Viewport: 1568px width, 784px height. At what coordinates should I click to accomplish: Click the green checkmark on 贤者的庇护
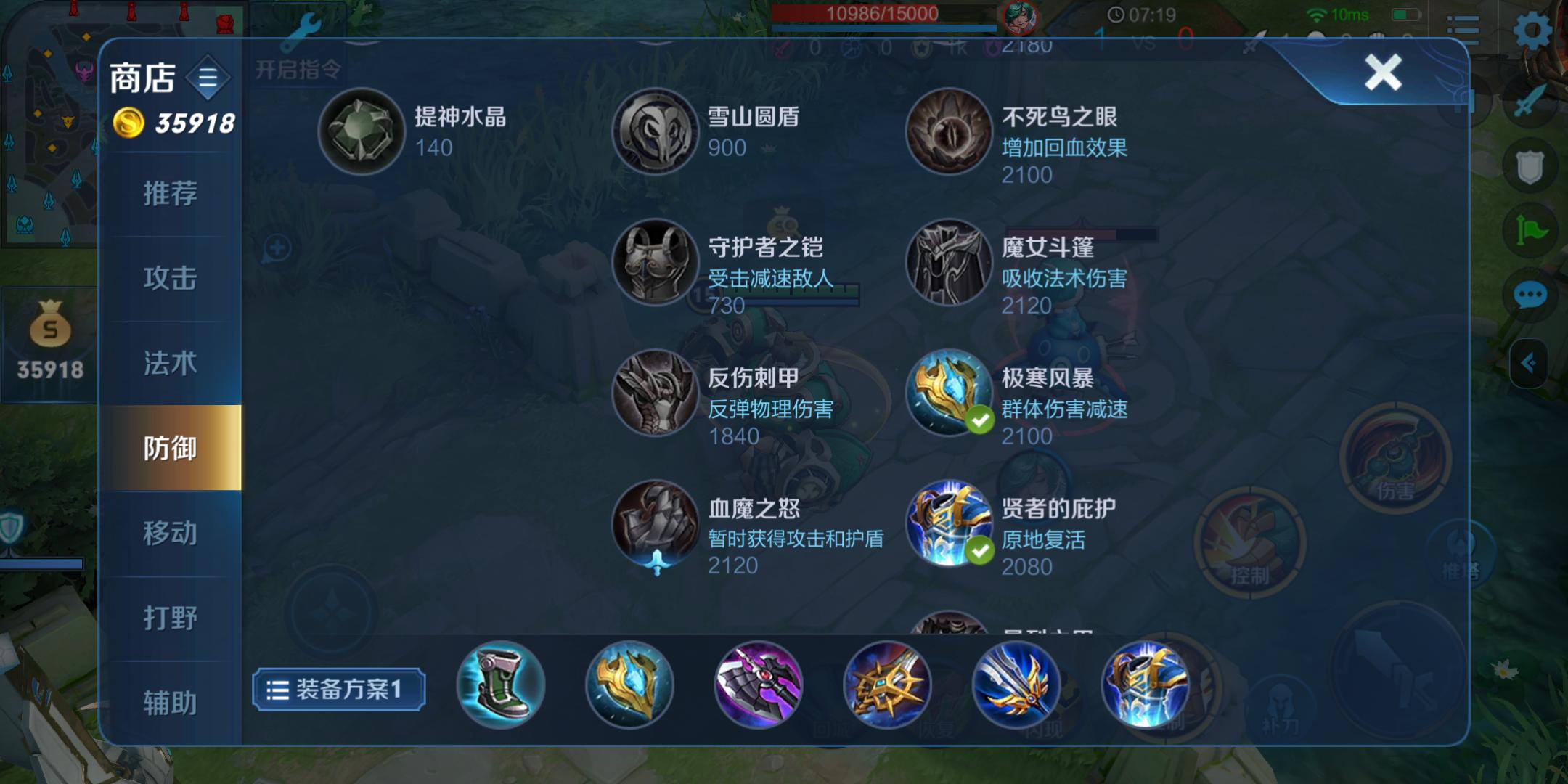979,550
